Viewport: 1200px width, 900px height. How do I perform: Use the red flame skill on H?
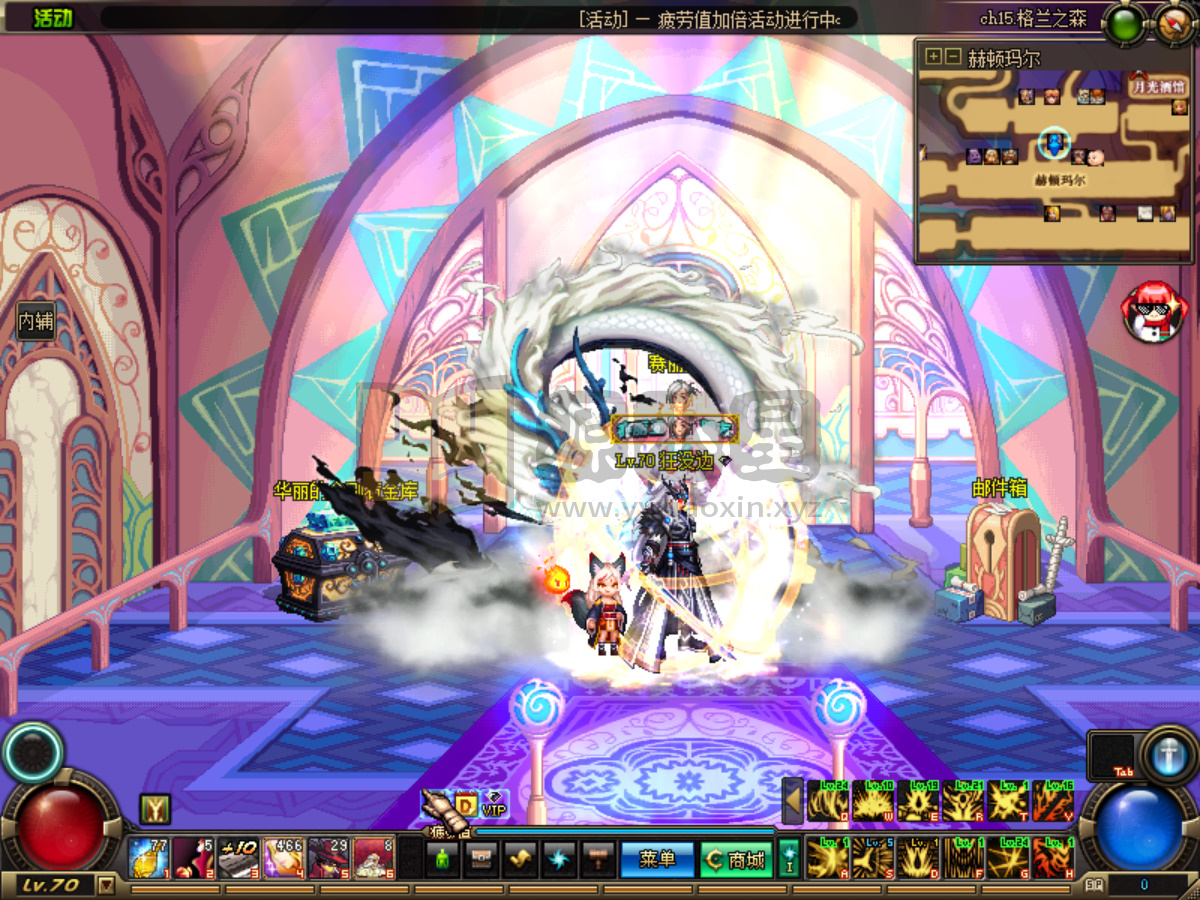pos(1052,857)
